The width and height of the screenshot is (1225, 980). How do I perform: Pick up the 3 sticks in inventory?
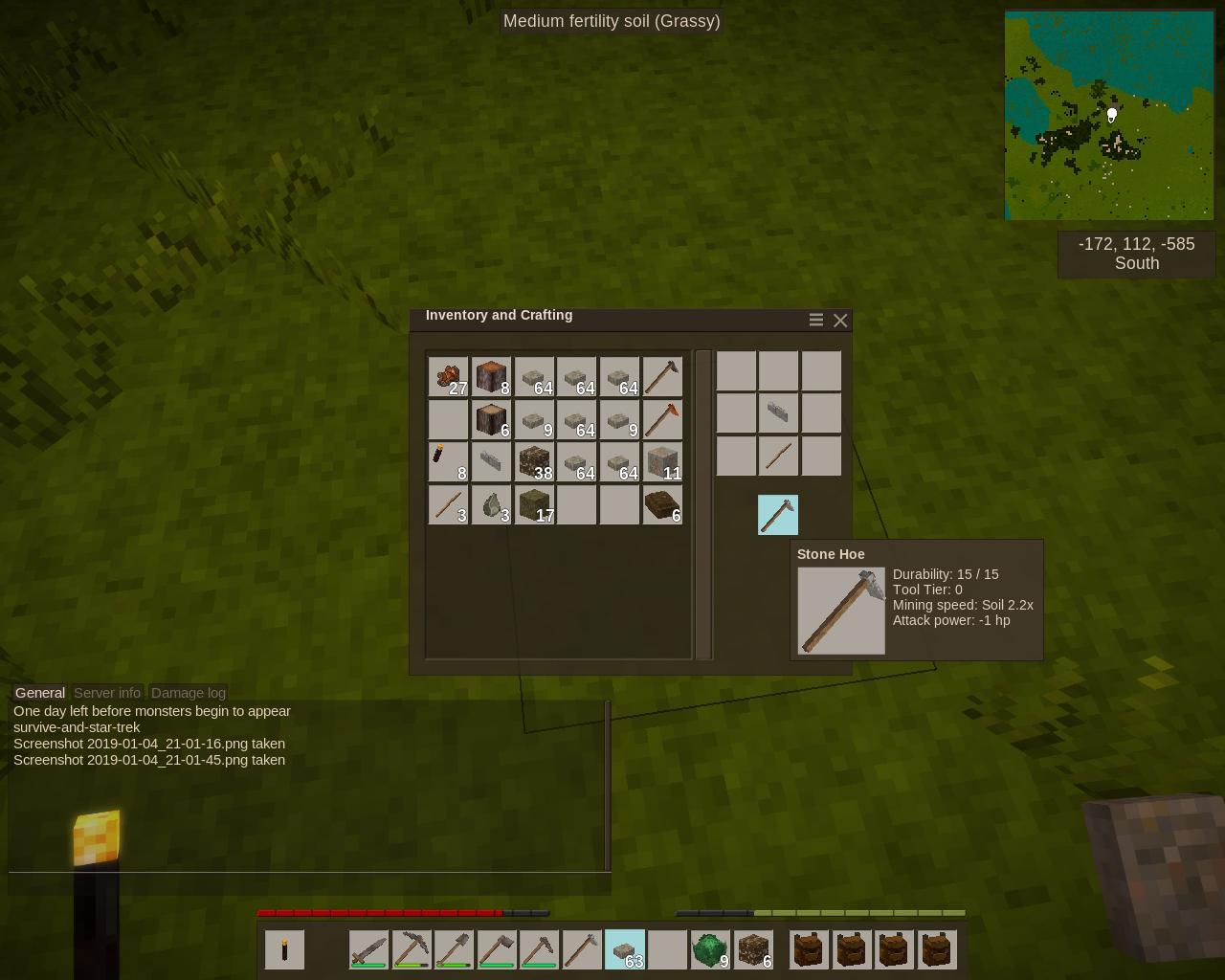(448, 504)
